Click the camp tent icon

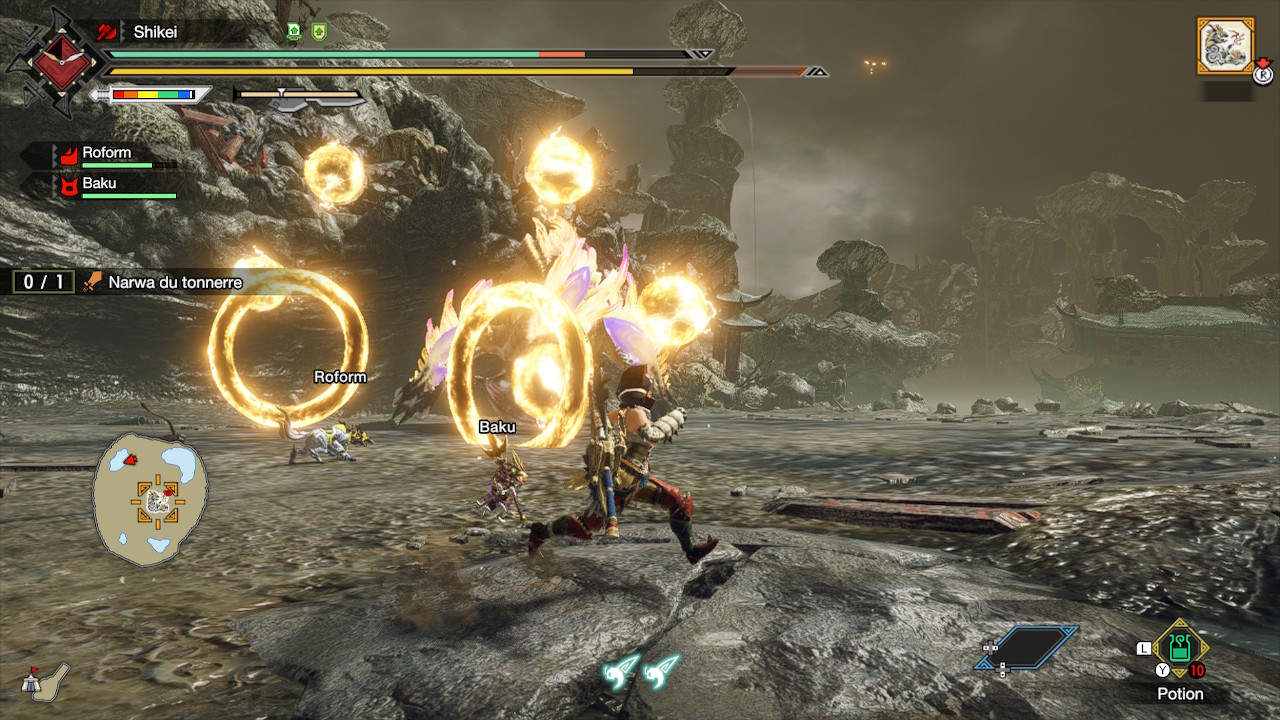click(x=46, y=679)
